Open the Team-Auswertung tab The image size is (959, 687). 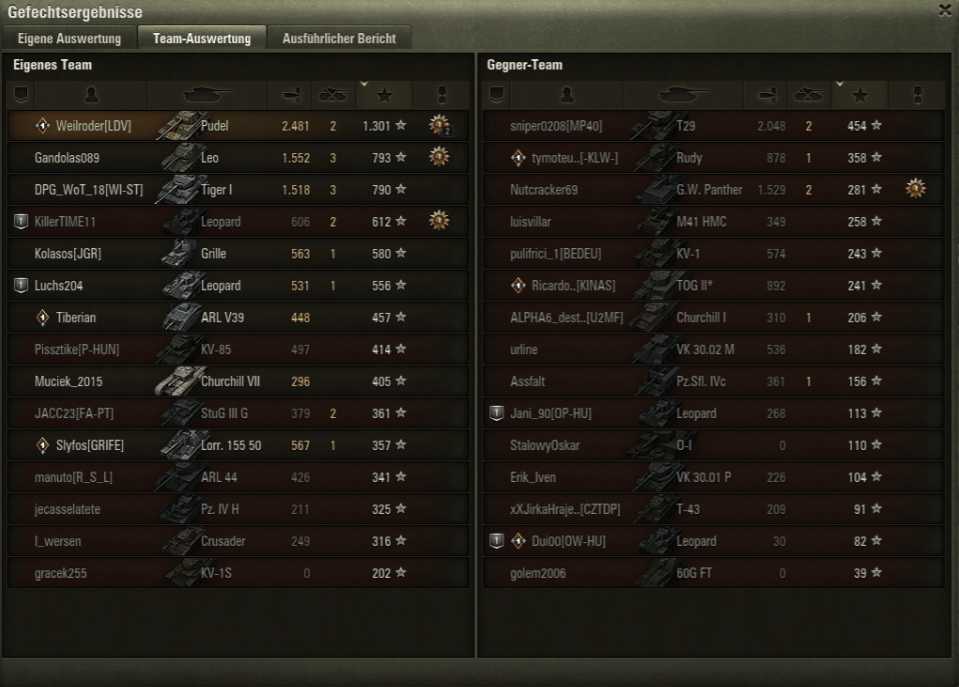(202, 38)
